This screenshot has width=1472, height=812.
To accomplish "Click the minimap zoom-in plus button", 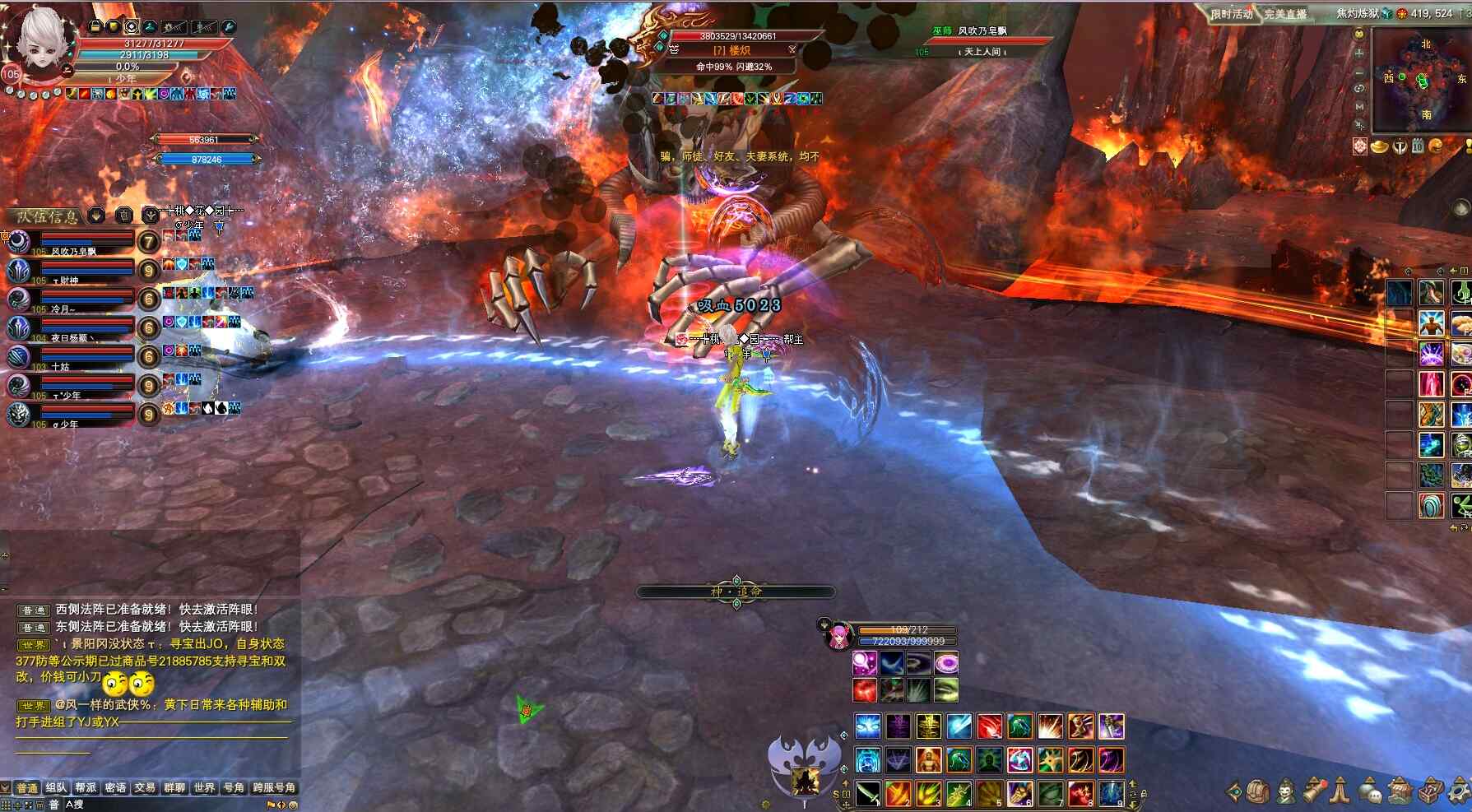I will [1359, 53].
